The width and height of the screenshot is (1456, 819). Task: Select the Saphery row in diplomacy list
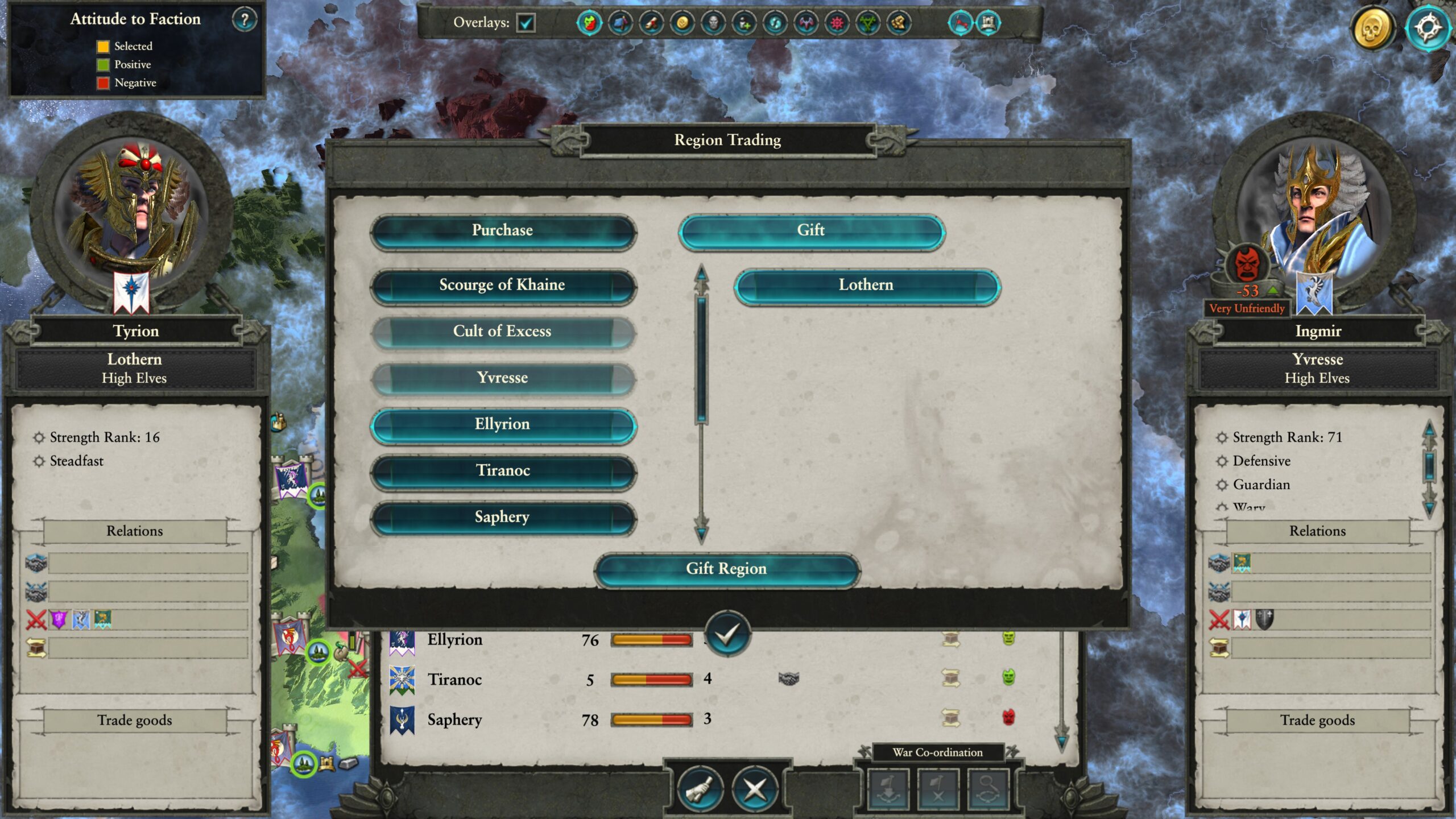tap(455, 720)
